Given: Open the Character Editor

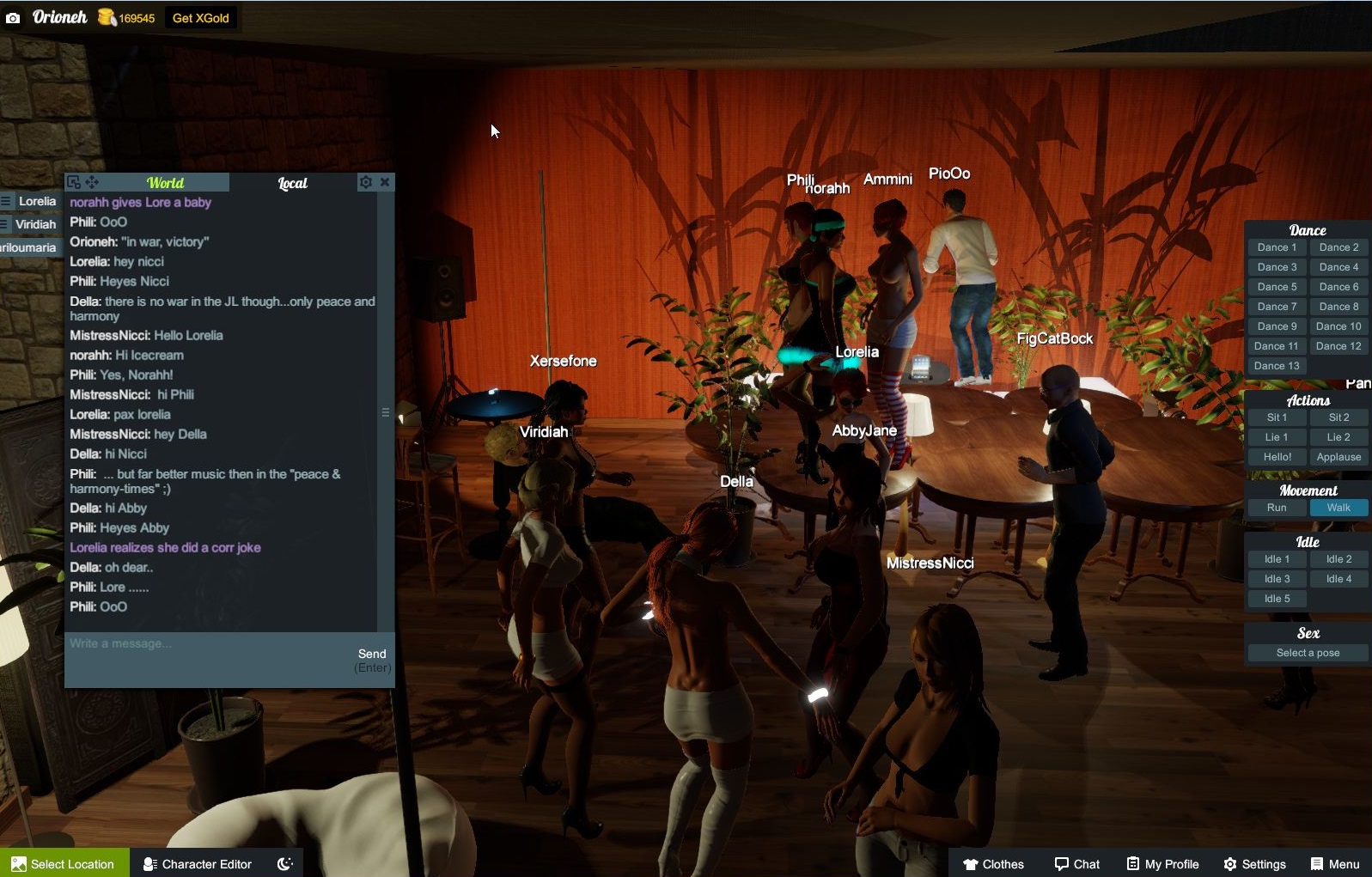Looking at the screenshot, I should [x=198, y=863].
